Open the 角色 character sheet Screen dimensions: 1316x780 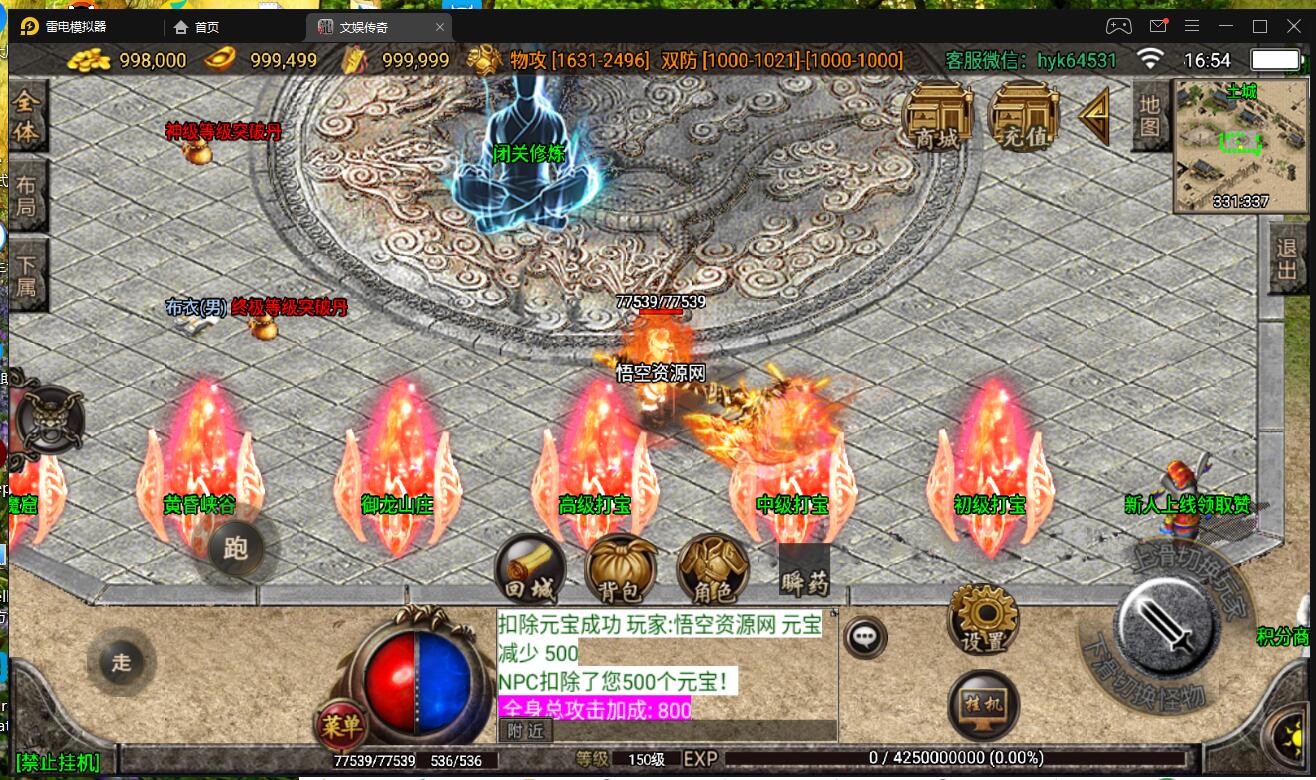click(712, 571)
